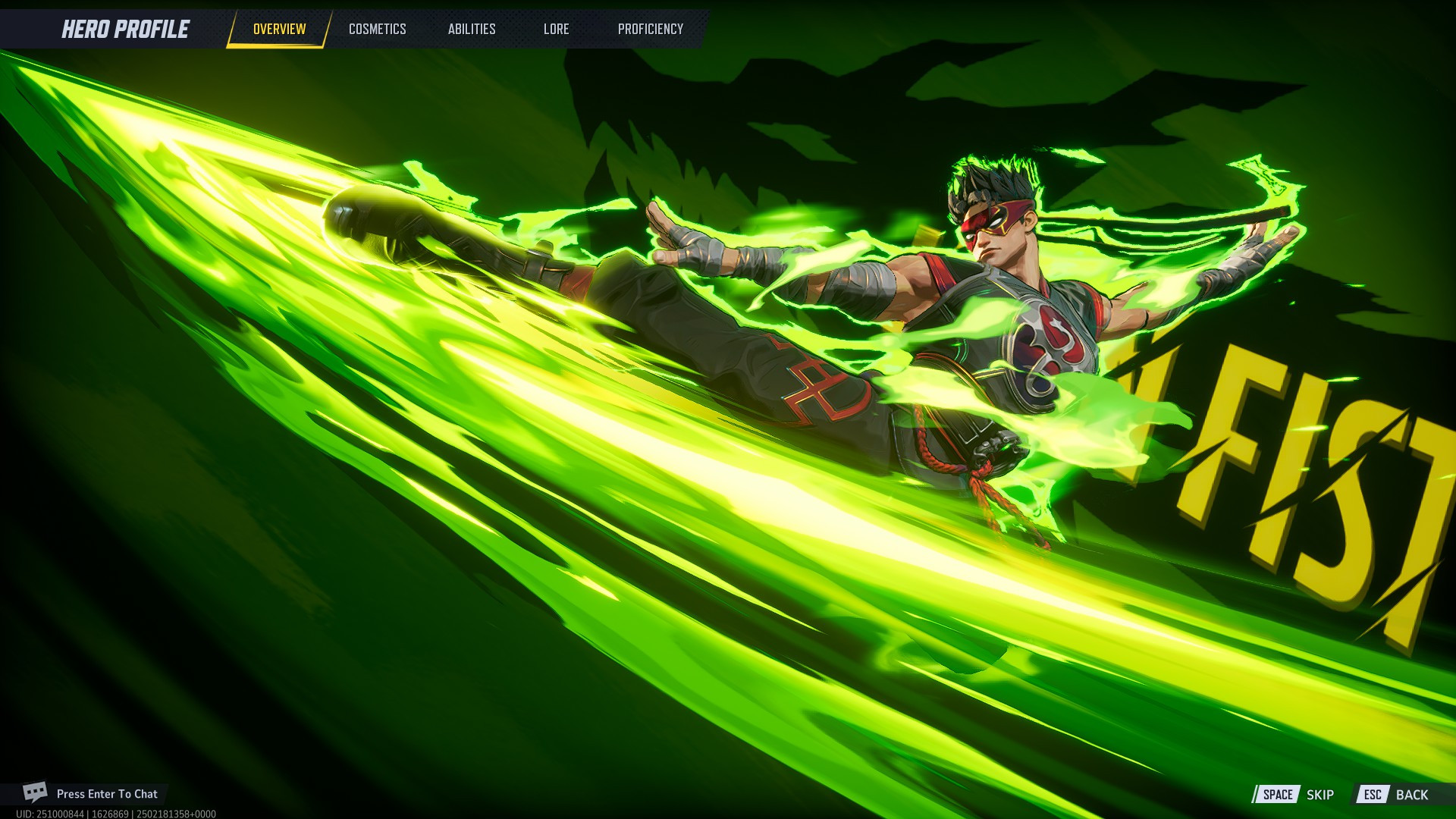Screen dimensions: 1456x819
Task: Select the highlighted Overview tab
Action: click(x=278, y=29)
